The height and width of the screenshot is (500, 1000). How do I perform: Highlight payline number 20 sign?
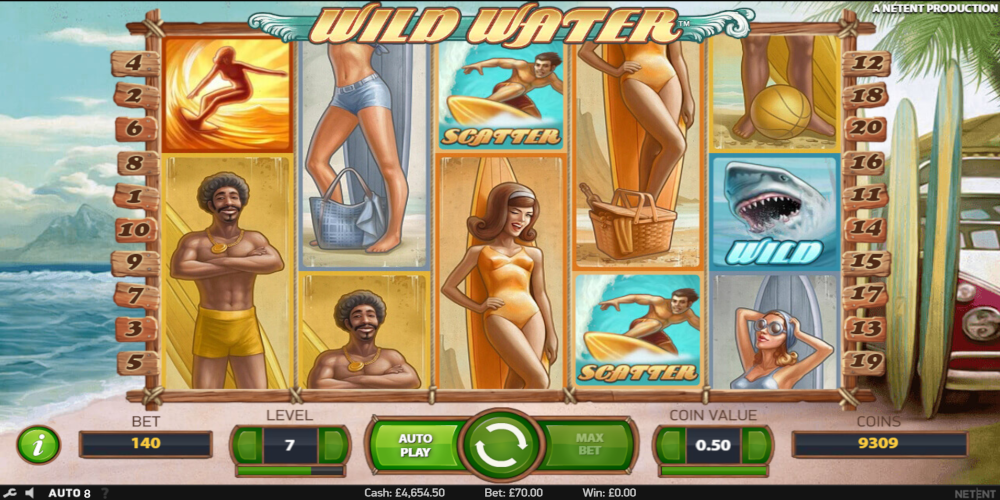865,128
